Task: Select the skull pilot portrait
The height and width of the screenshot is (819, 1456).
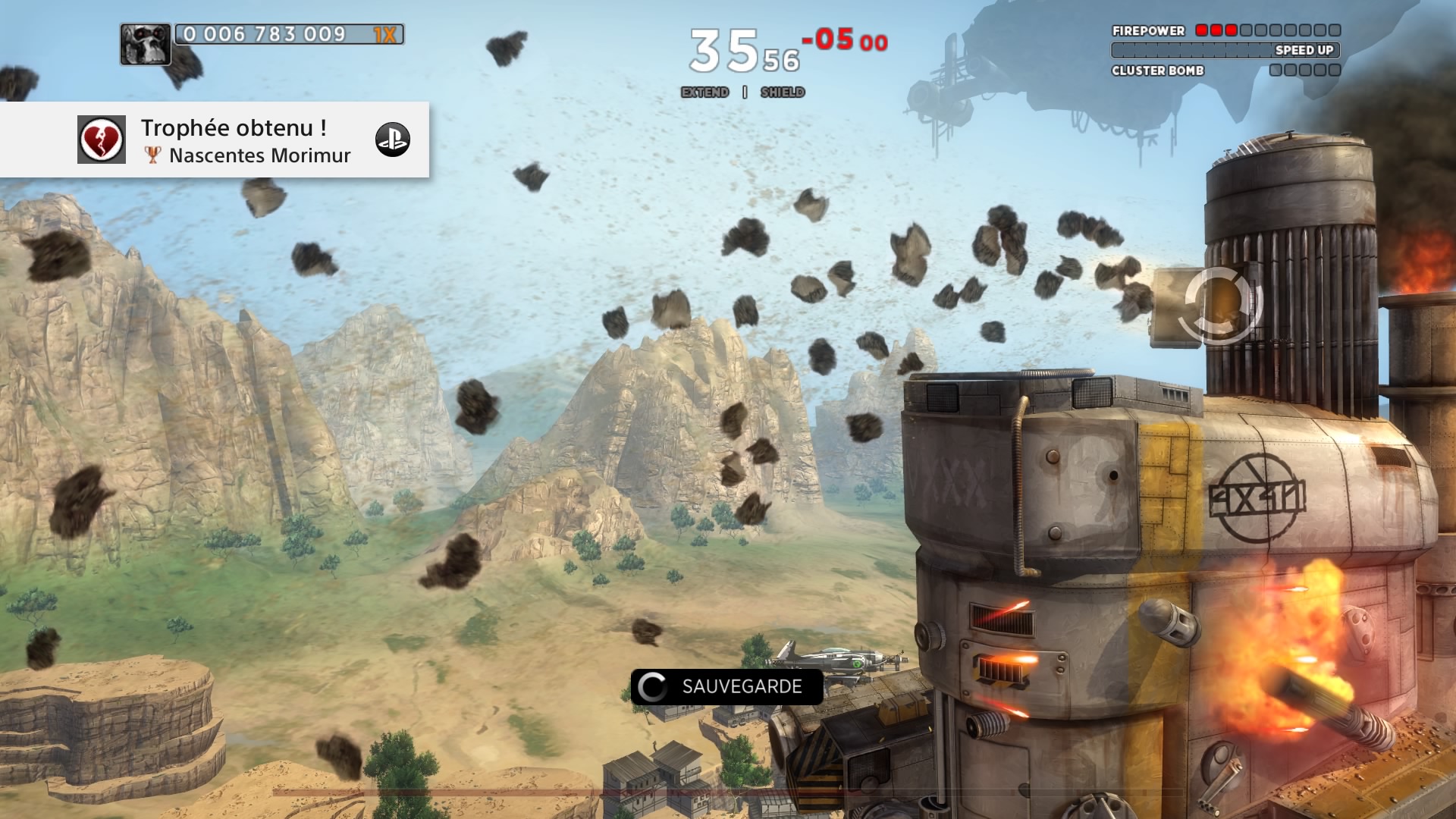Action: click(145, 44)
